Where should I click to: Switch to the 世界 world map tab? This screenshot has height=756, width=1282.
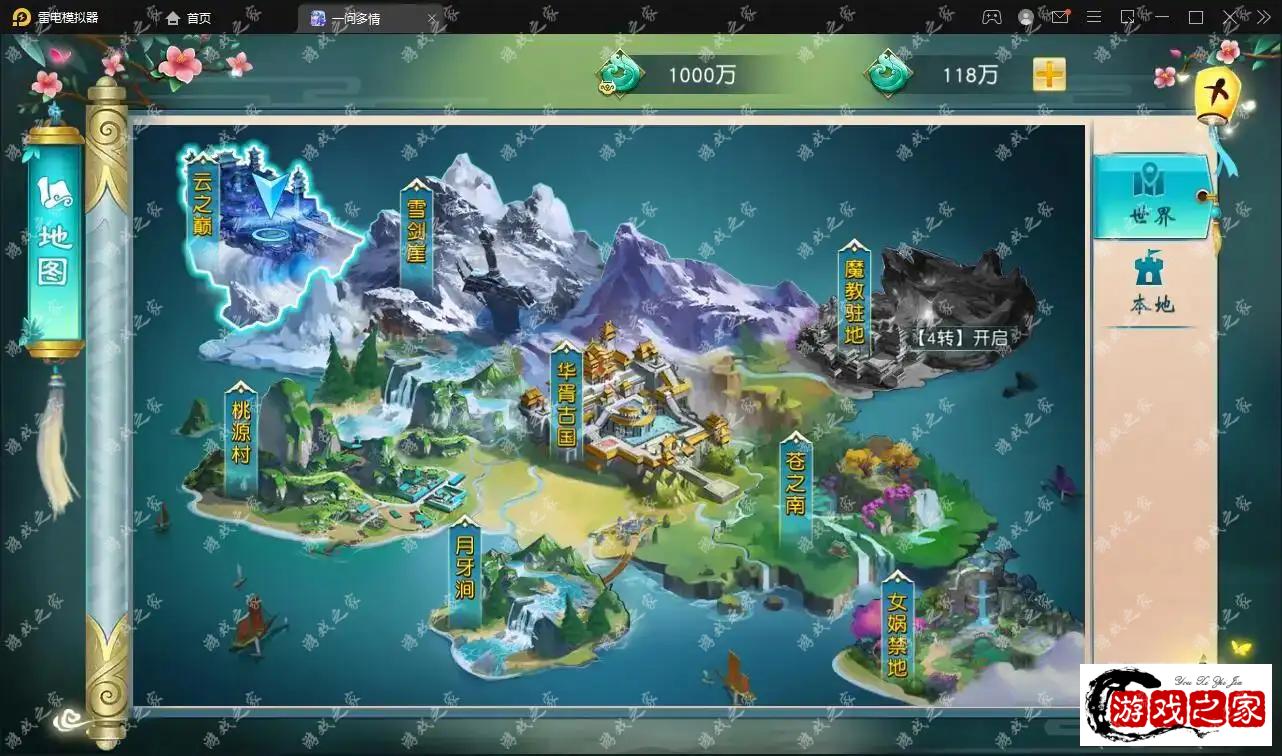pos(1152,196)
